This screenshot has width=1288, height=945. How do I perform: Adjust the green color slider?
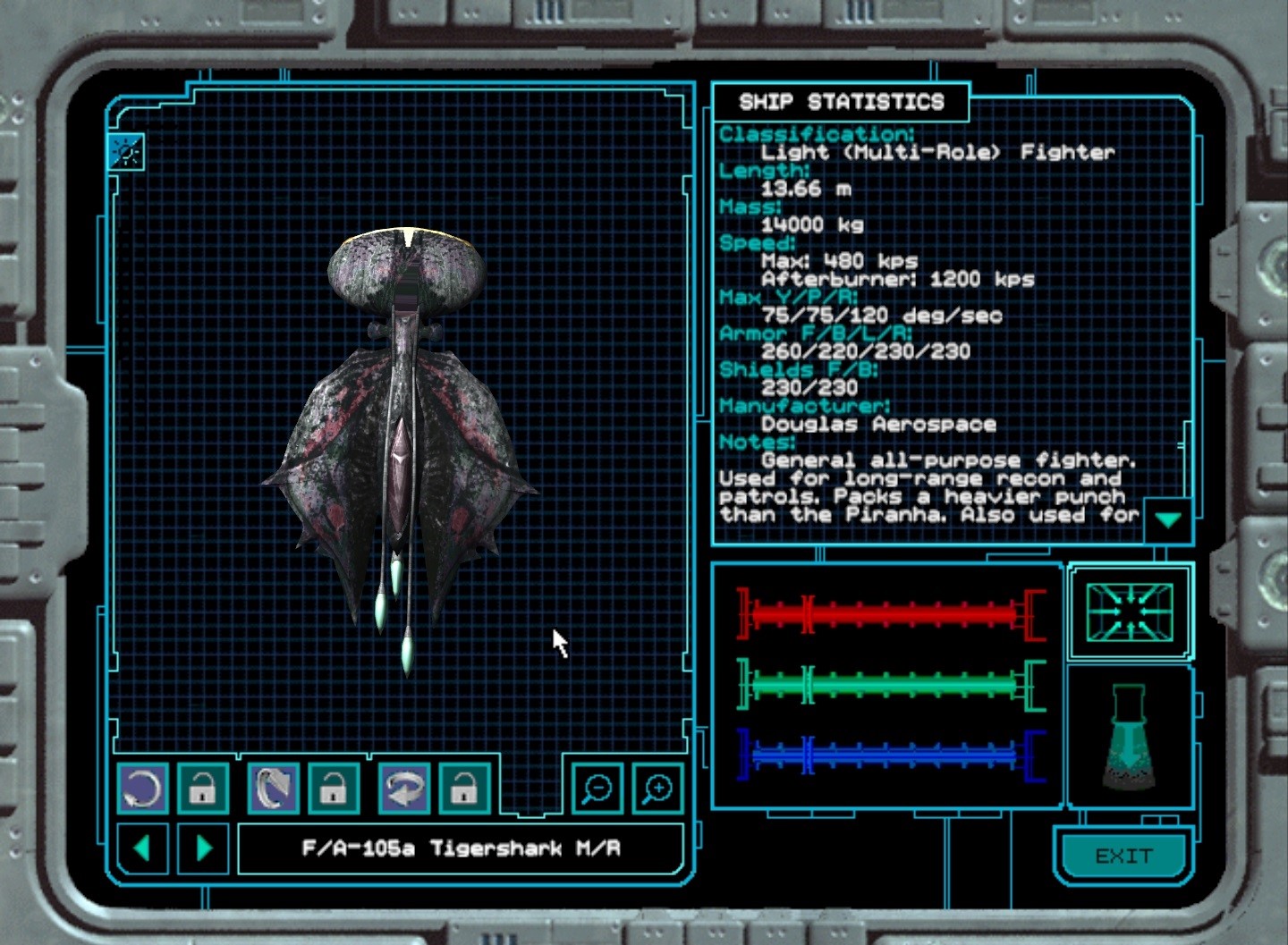(x=890, y=686)
